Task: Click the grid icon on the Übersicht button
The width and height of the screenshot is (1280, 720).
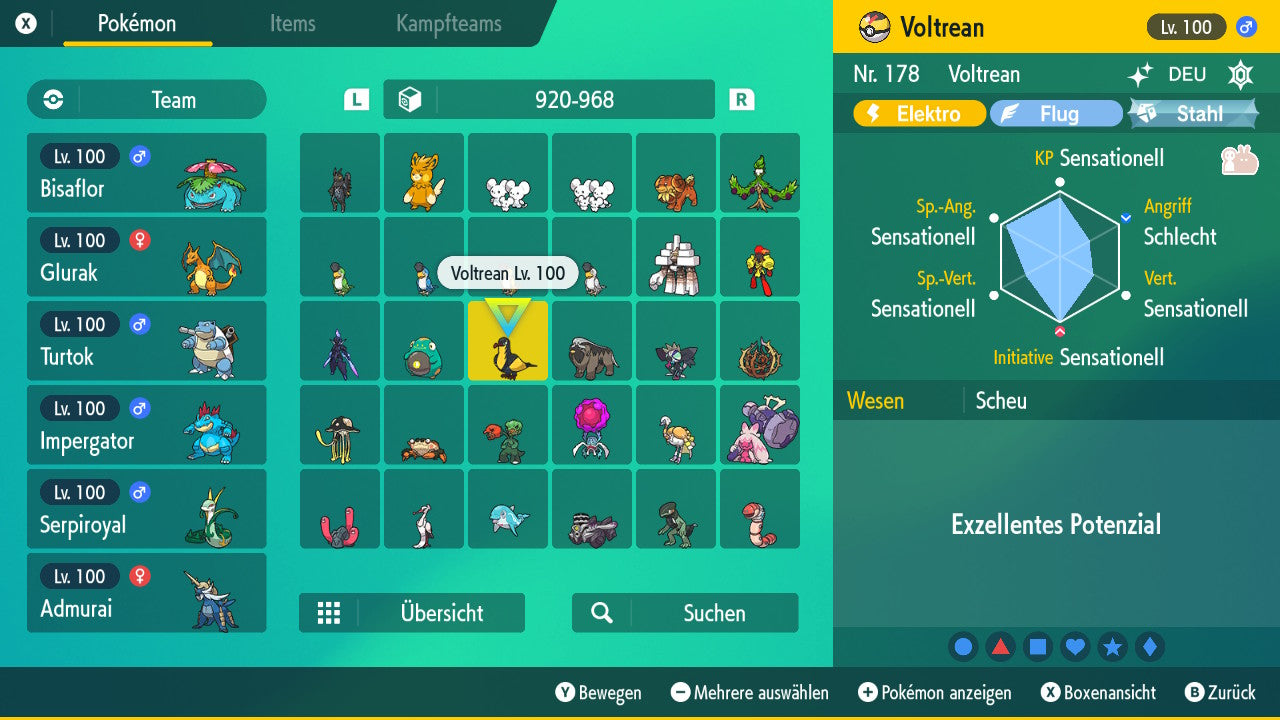Action: 330,612
